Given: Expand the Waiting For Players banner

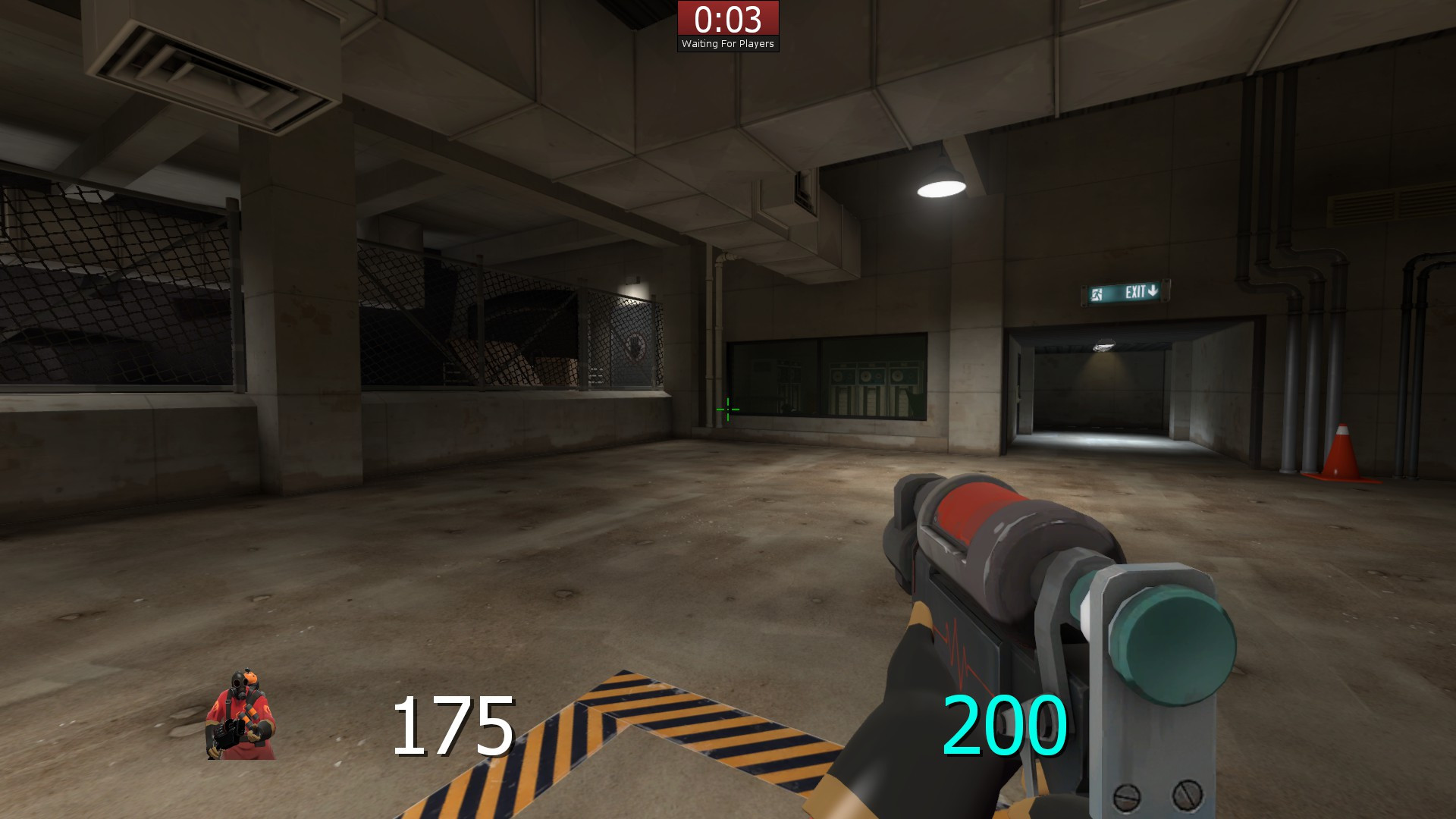Looking at the screenshot, I should tap(729, 43).
